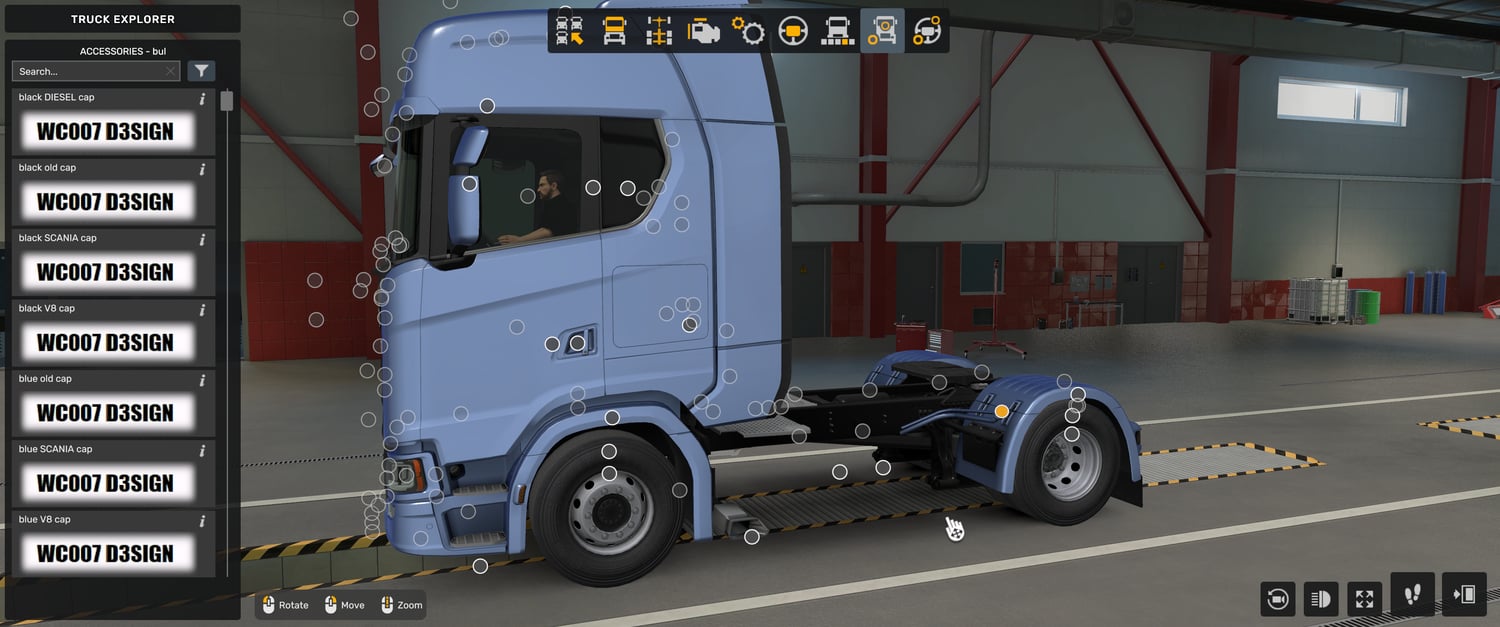Select the blue V8 cap accessory
Screen dimensions: 1500x627
coord(105,553)
